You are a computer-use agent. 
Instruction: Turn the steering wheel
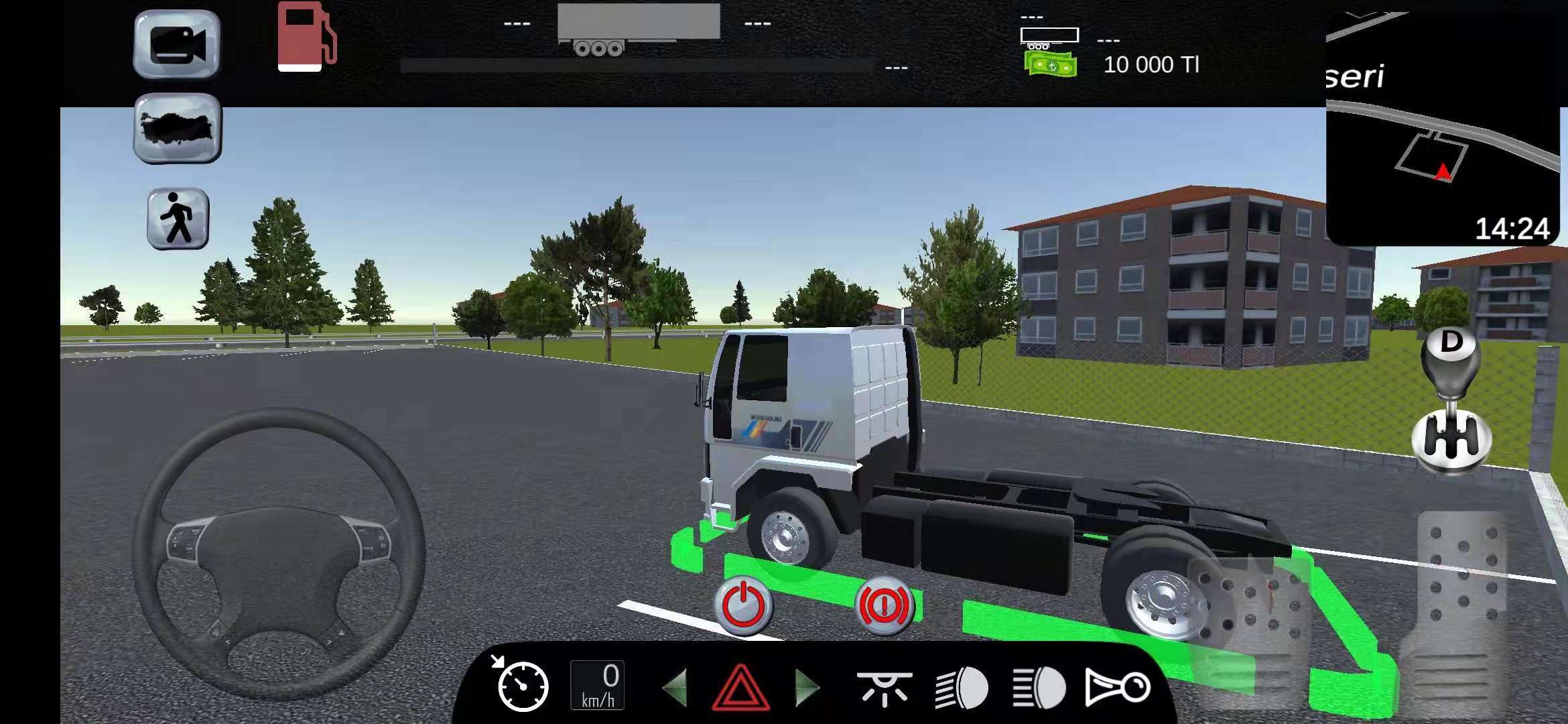click(x=281, y=550)
